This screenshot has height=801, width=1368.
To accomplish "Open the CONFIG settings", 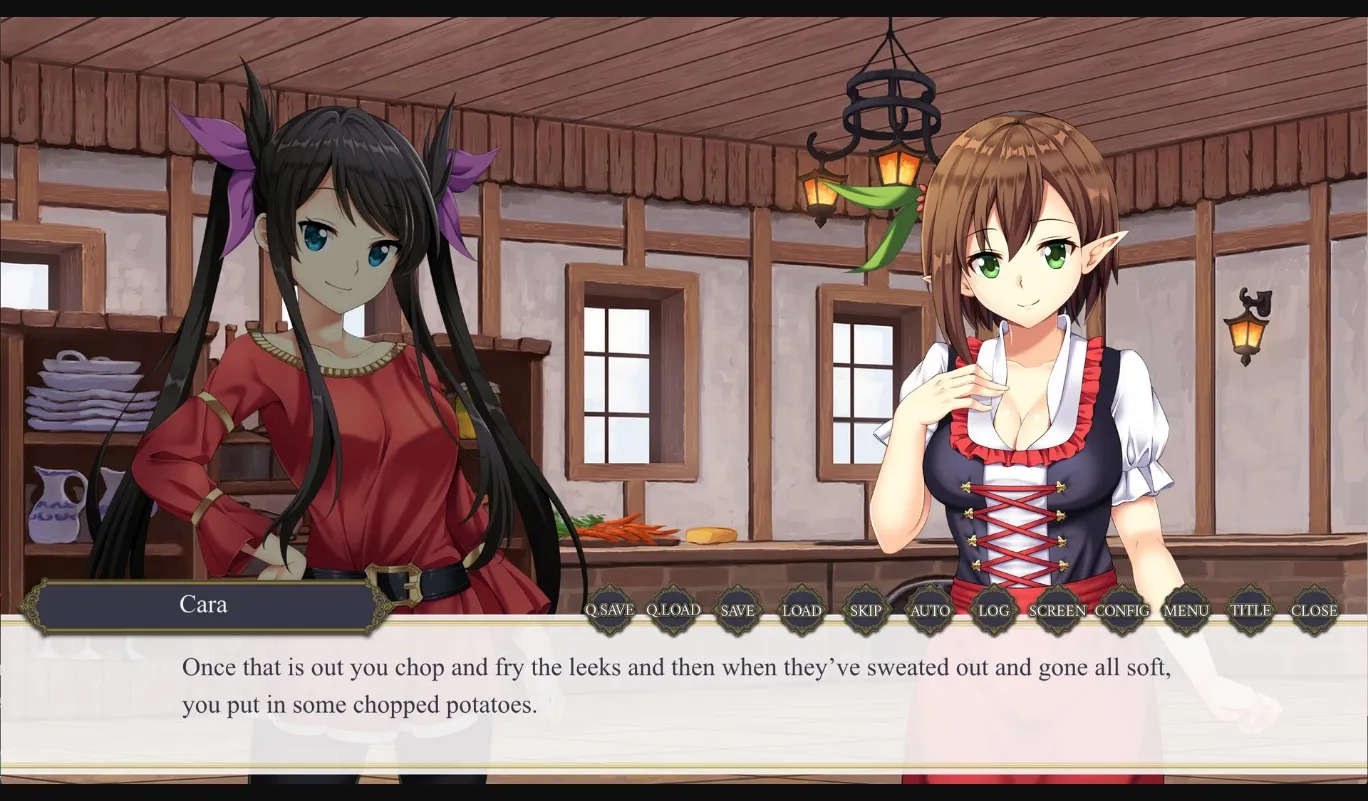I will (1123, 610).
